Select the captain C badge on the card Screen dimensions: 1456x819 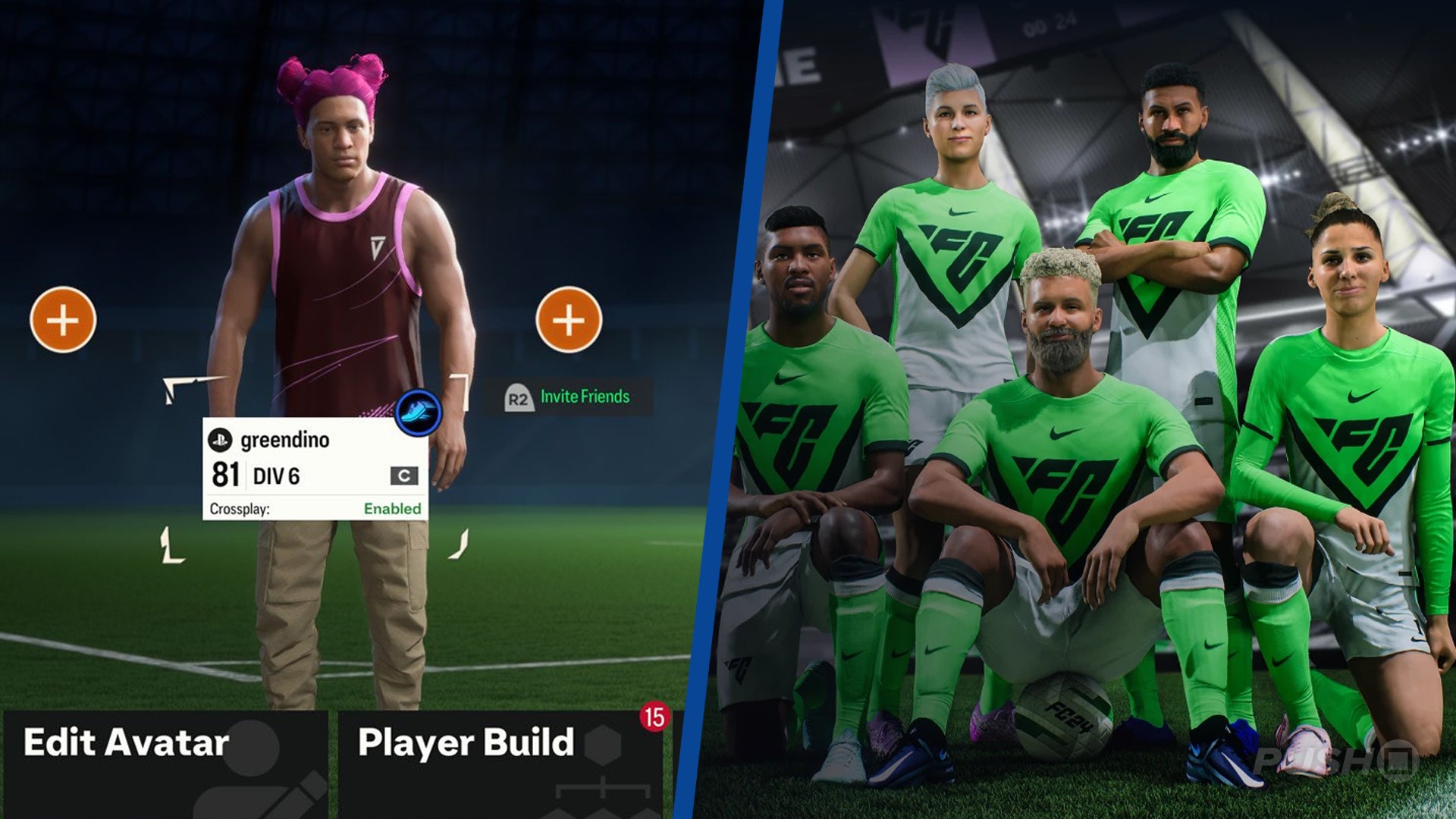pos(404,475)
